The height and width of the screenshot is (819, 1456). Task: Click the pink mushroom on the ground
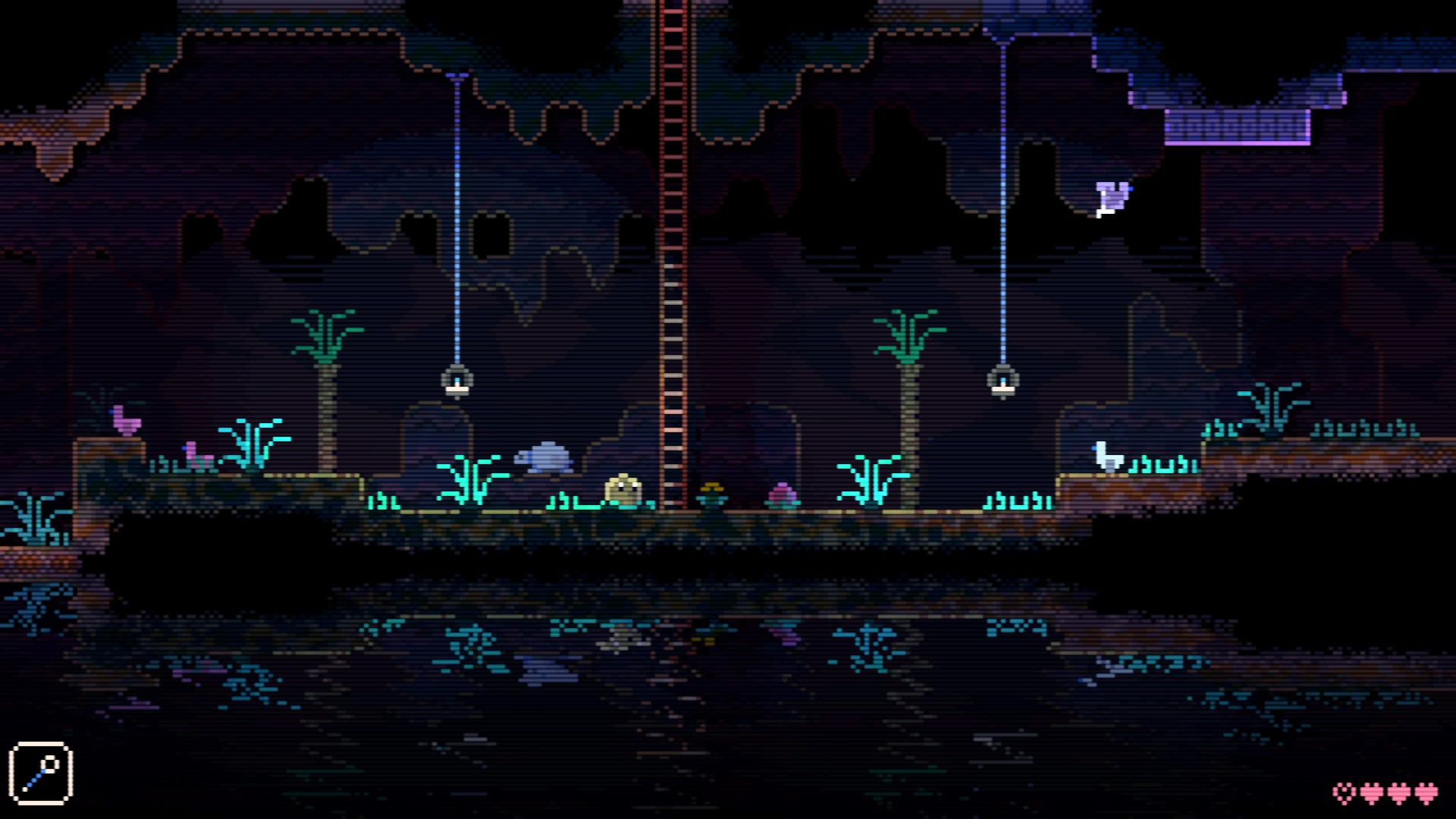pyautogui.click(x=784, y=495)
